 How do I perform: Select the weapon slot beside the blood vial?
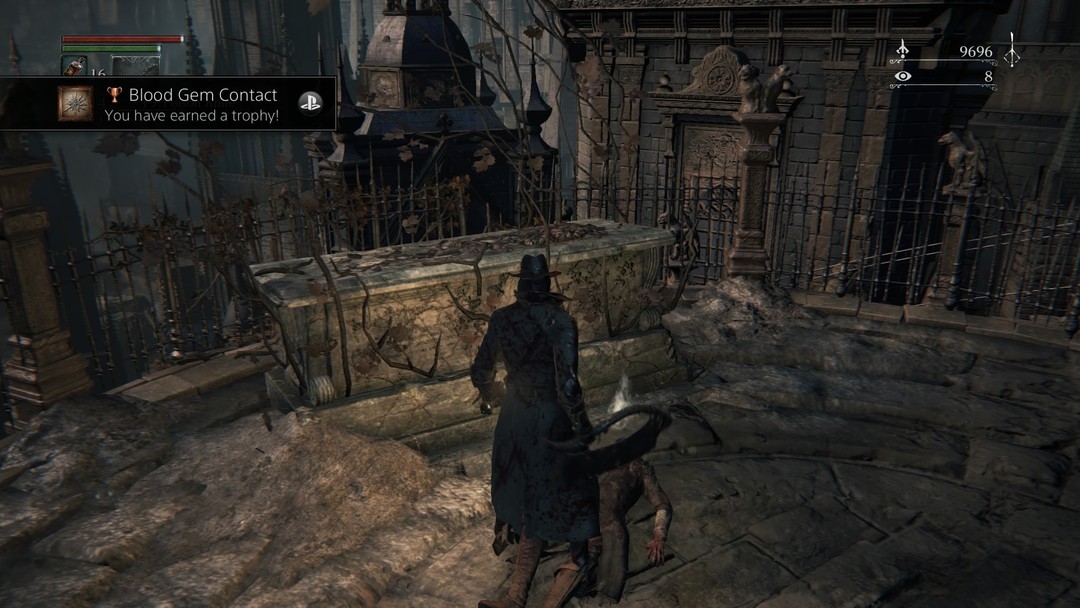pyautogui.click(x=135, y=66)
